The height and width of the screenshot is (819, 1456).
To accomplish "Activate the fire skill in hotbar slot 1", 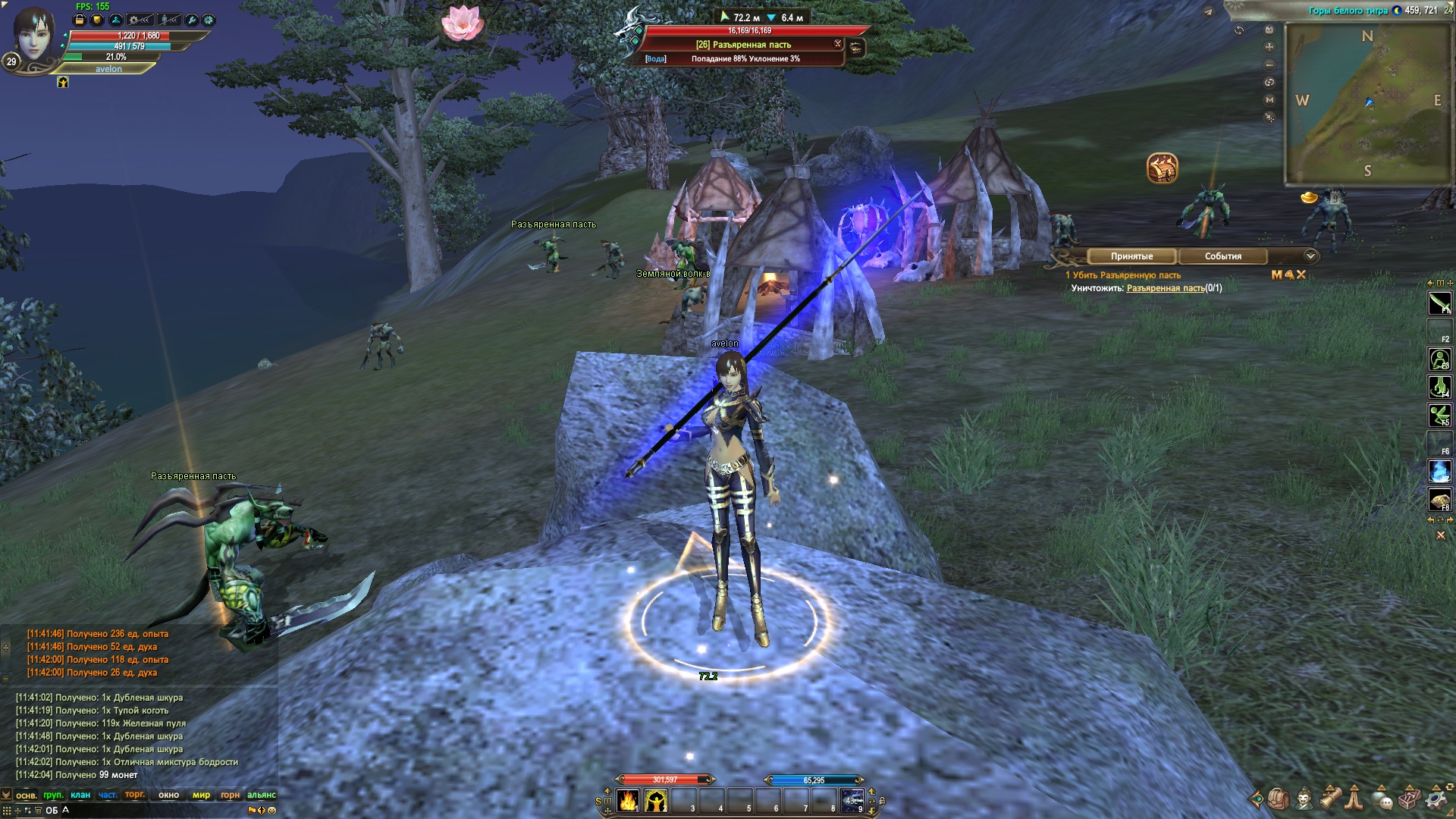I will coord(628,801).
